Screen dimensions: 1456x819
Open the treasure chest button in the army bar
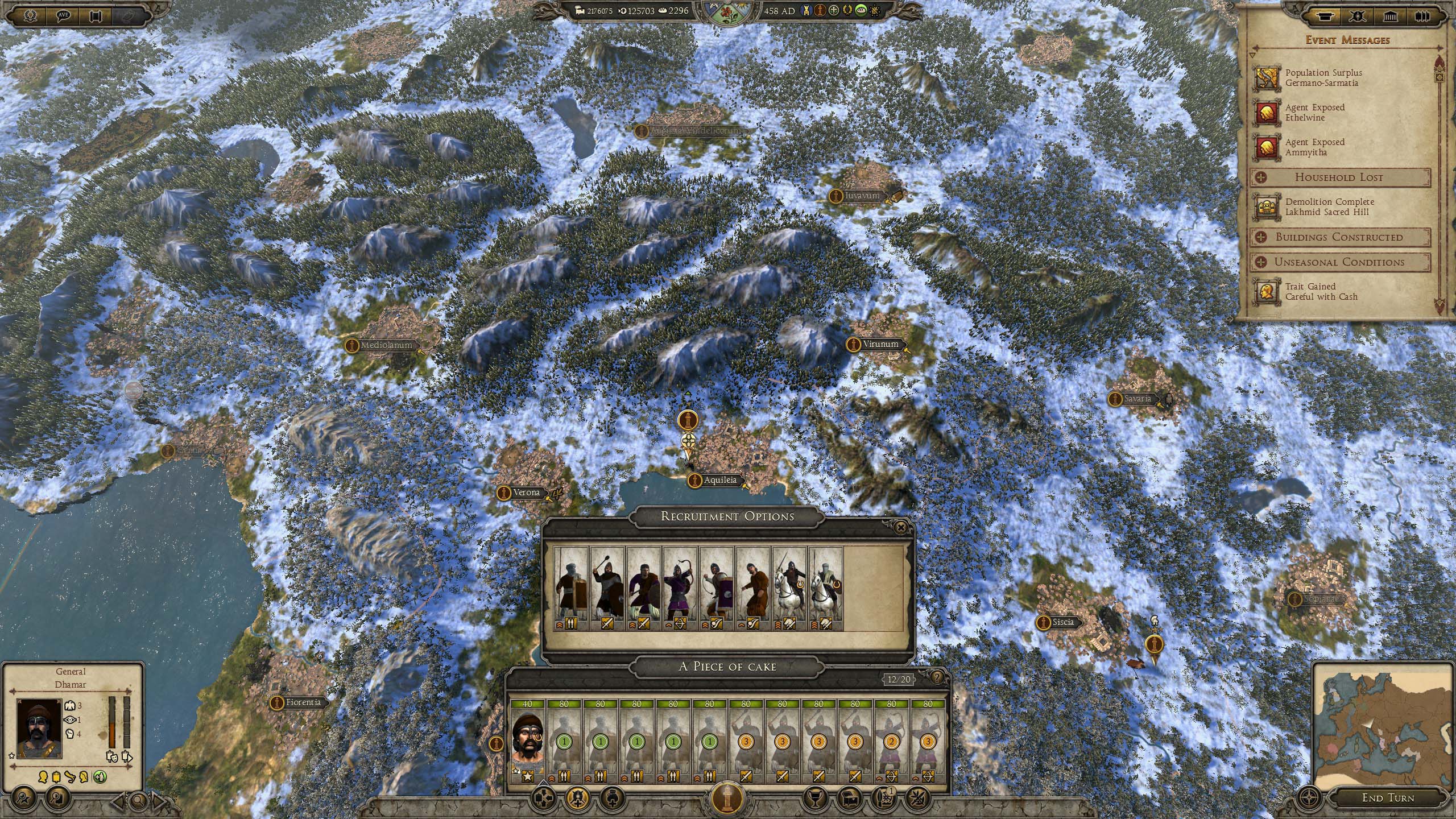tap(849, 799)
